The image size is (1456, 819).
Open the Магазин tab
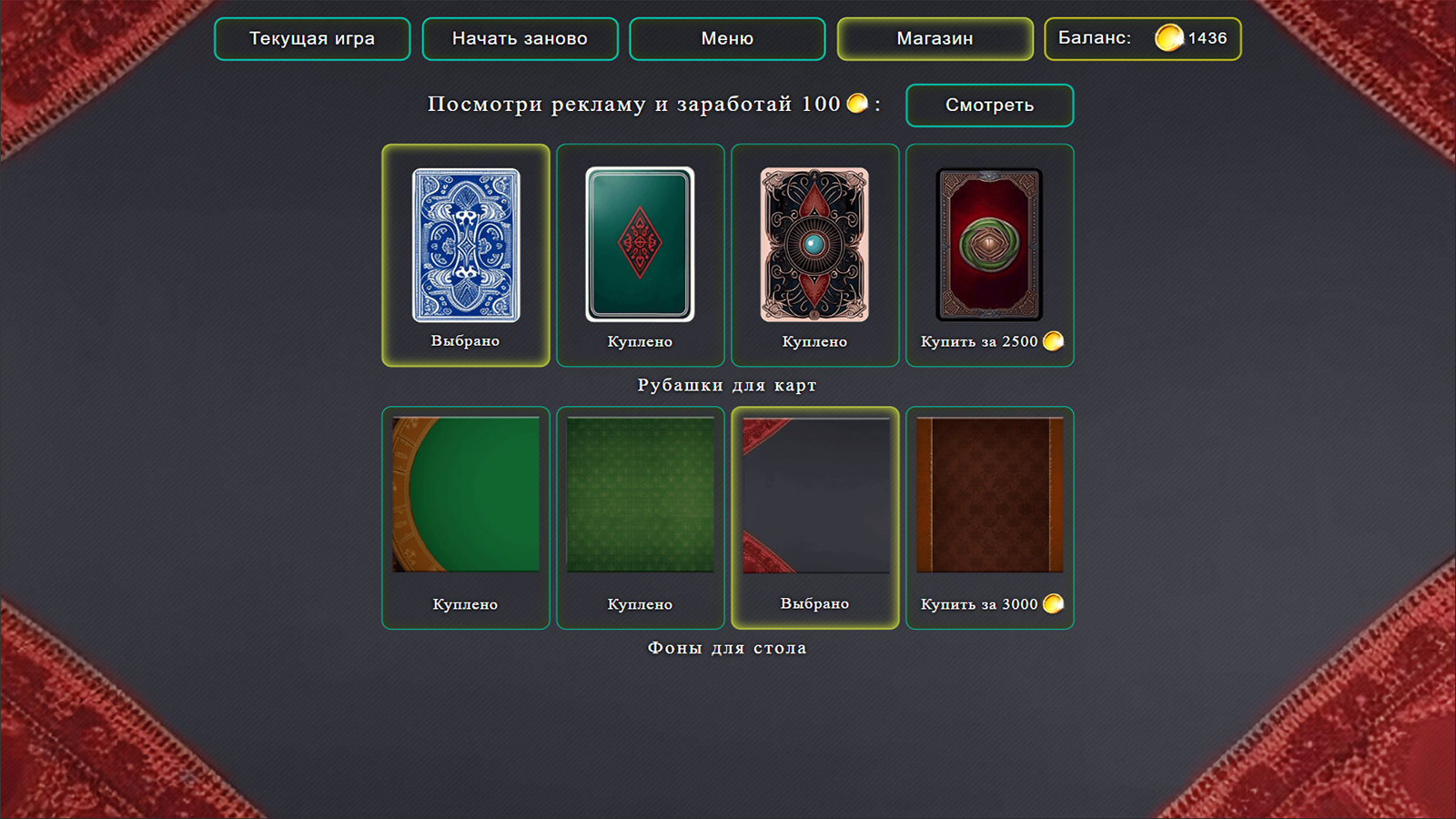pyautogui.click(x=935, y=38)
